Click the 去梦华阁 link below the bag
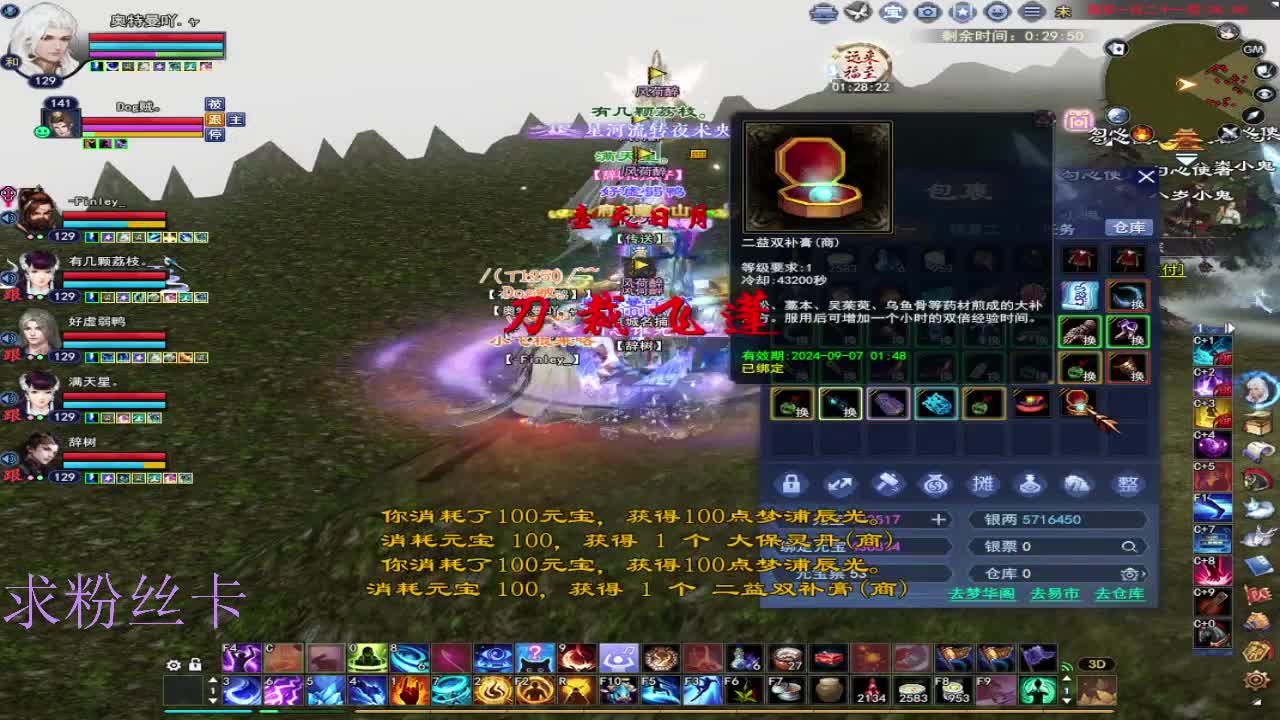1280x720 pixels. pyautogui.click(x=983, y=592)
